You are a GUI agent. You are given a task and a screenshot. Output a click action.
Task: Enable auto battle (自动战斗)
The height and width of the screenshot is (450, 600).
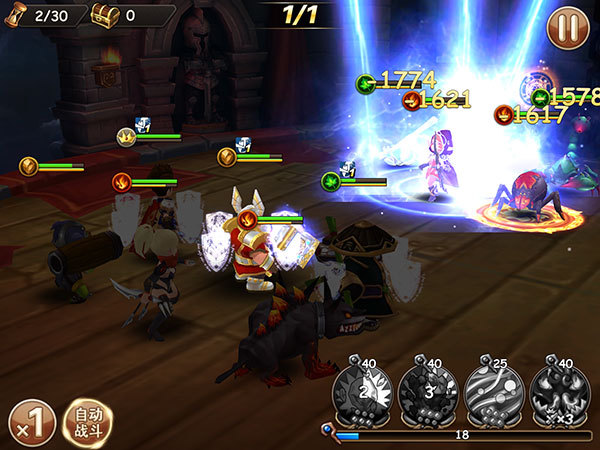point(88,423)
